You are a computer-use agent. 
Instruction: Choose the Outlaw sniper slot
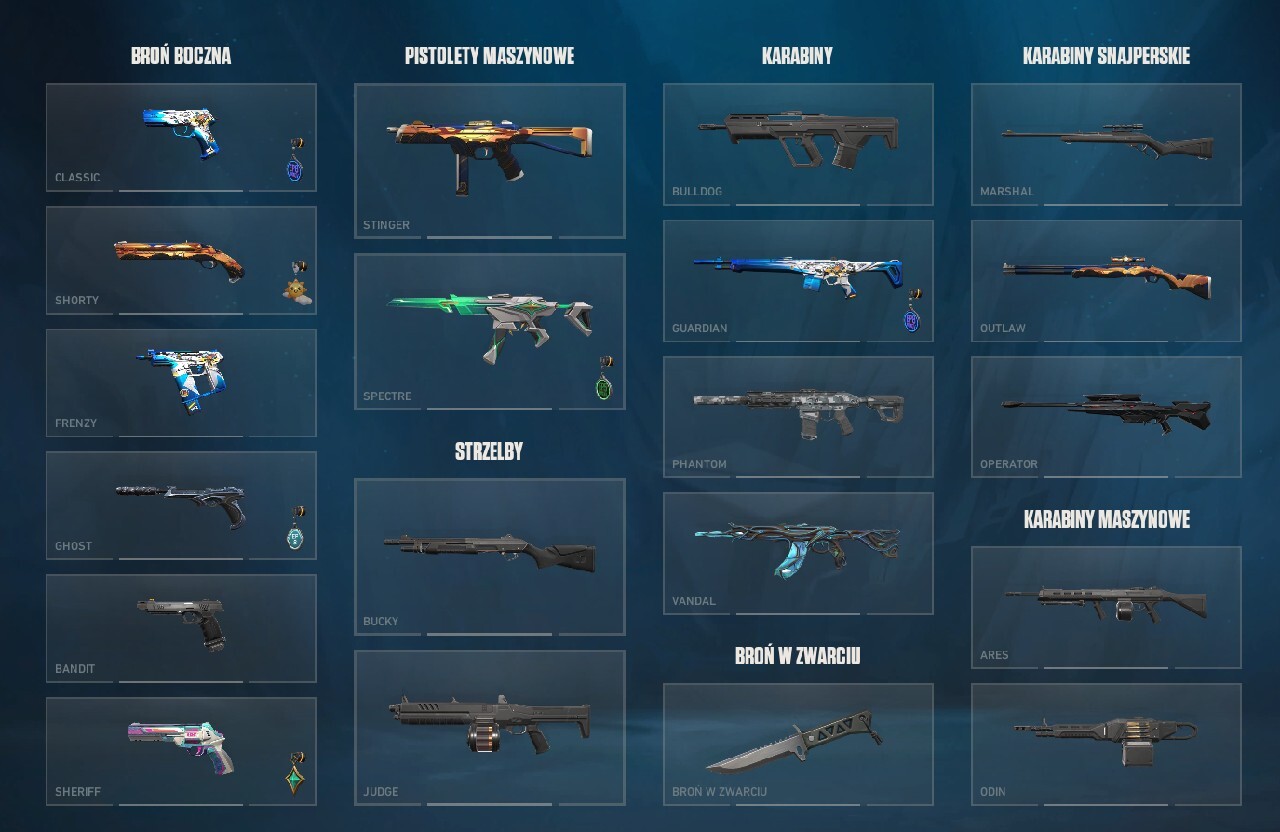tap(1106, 281)
